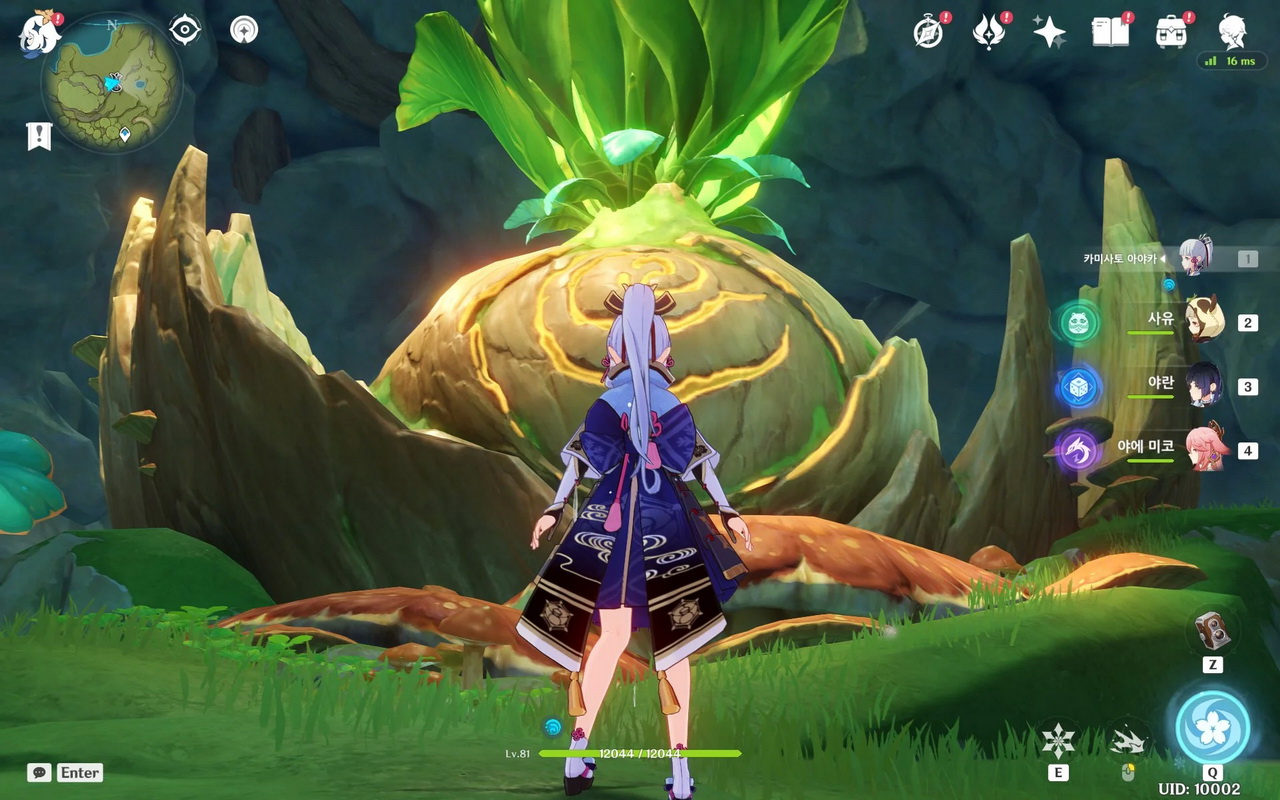Use the sprint dash icon
This screenshot has width=1280, height=800.
tap(1128, 740)
